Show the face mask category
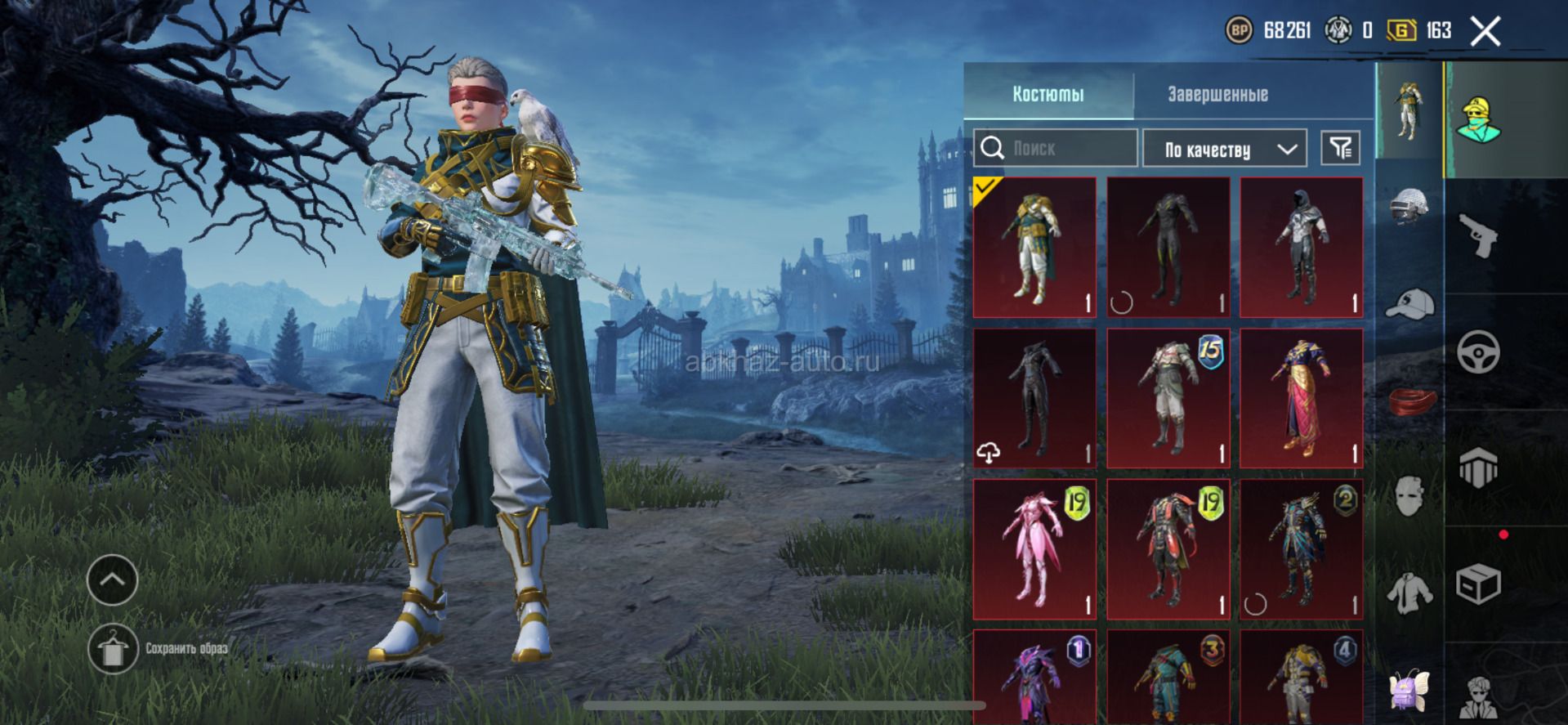This screenshot has width=1568, height=725. 1409,495
